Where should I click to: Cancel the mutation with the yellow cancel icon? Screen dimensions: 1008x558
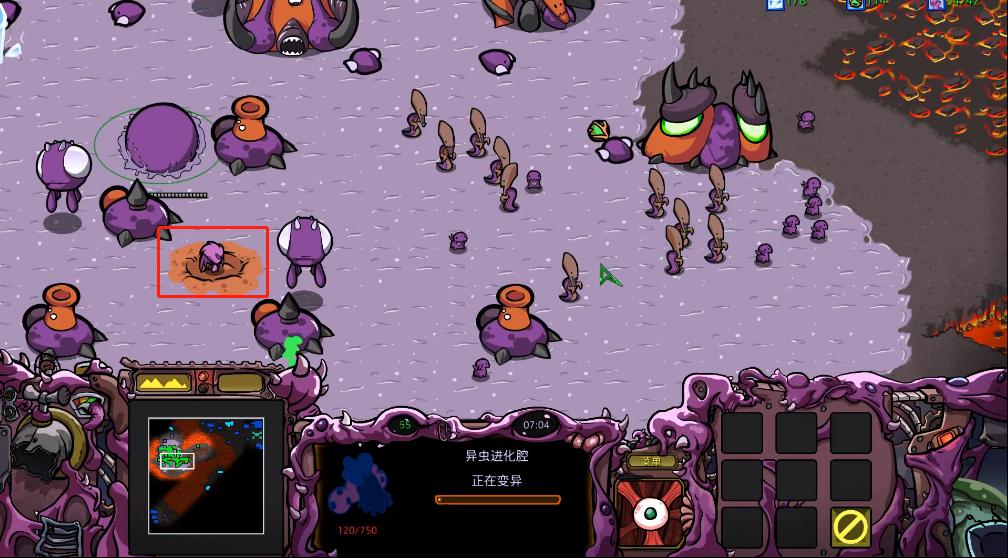coord(850,526)
